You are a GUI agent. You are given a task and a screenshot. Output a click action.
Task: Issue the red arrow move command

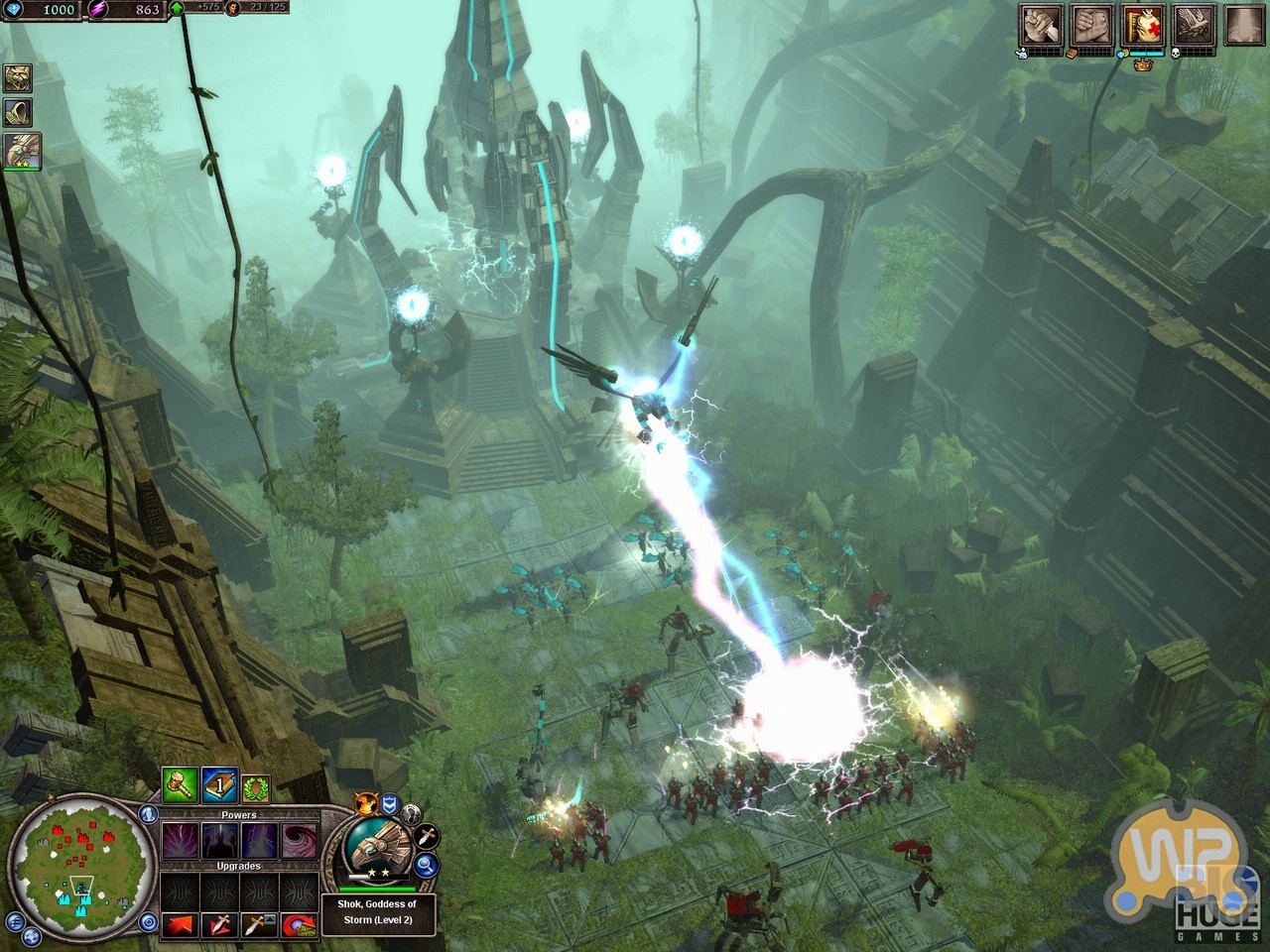pos(181,925)
